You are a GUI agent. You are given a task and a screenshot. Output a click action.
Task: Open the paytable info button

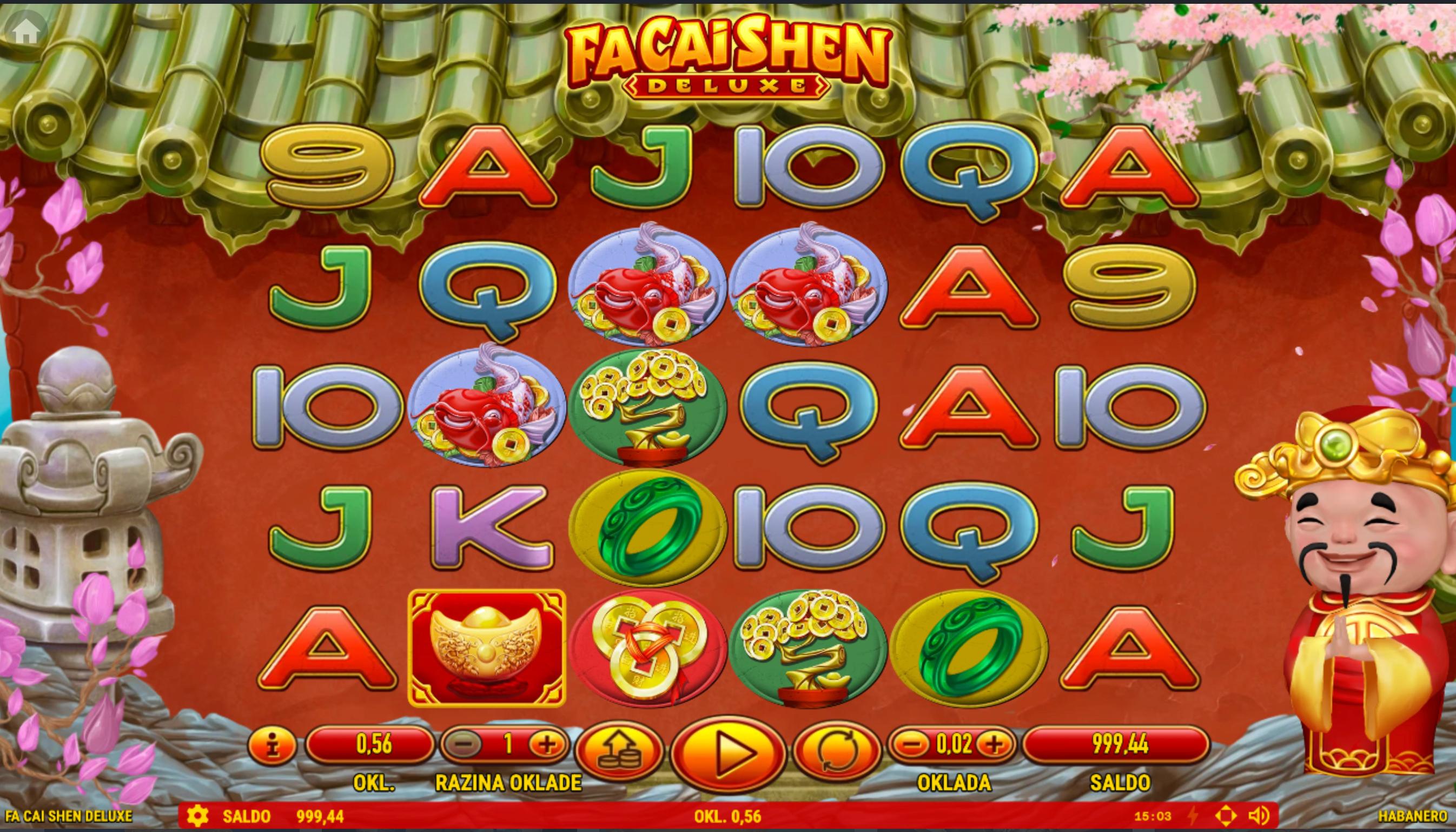273,744
